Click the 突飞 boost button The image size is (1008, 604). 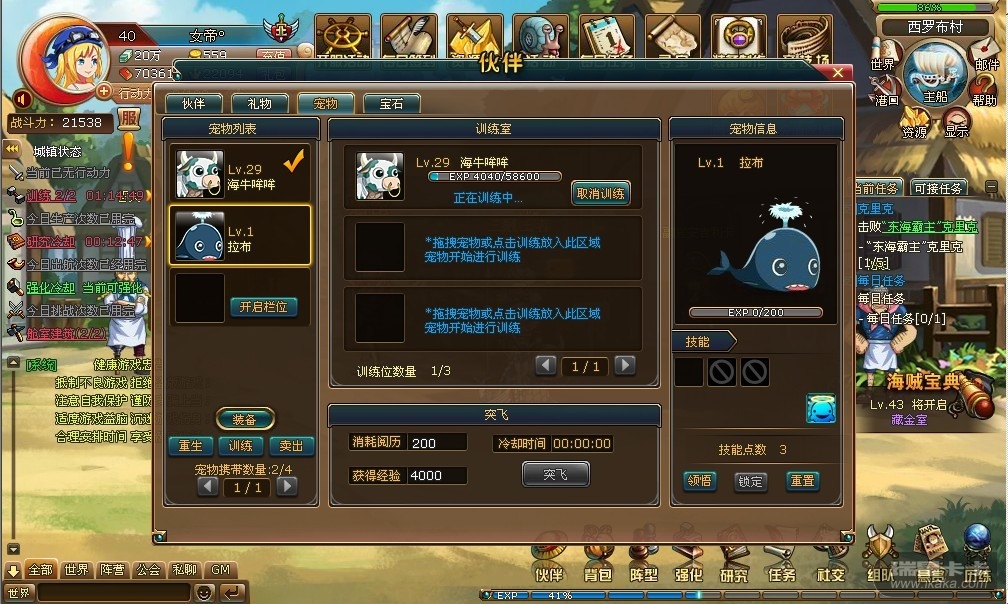(x=555, y=474)
